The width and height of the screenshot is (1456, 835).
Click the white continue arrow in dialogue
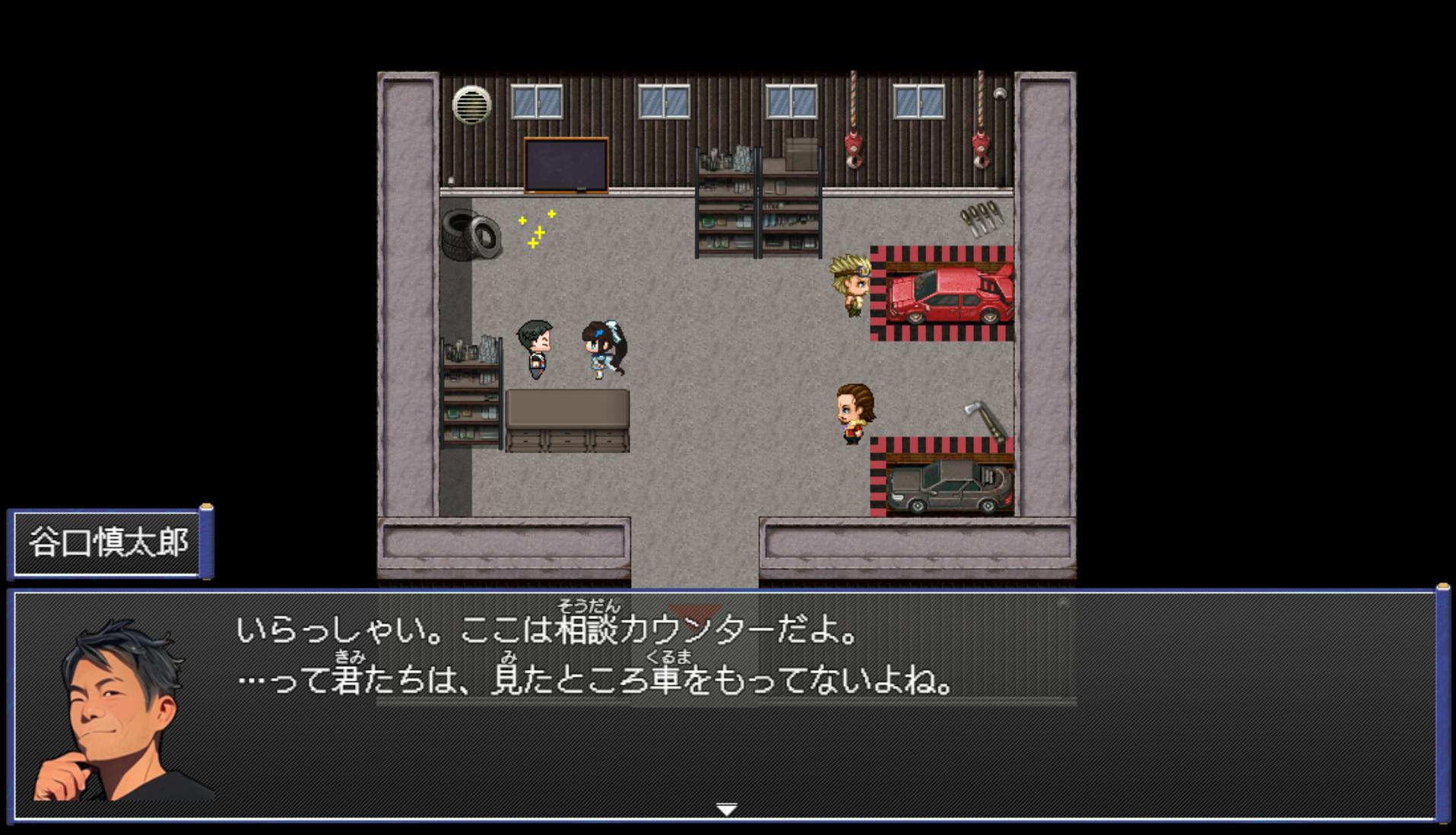[727, 810]
